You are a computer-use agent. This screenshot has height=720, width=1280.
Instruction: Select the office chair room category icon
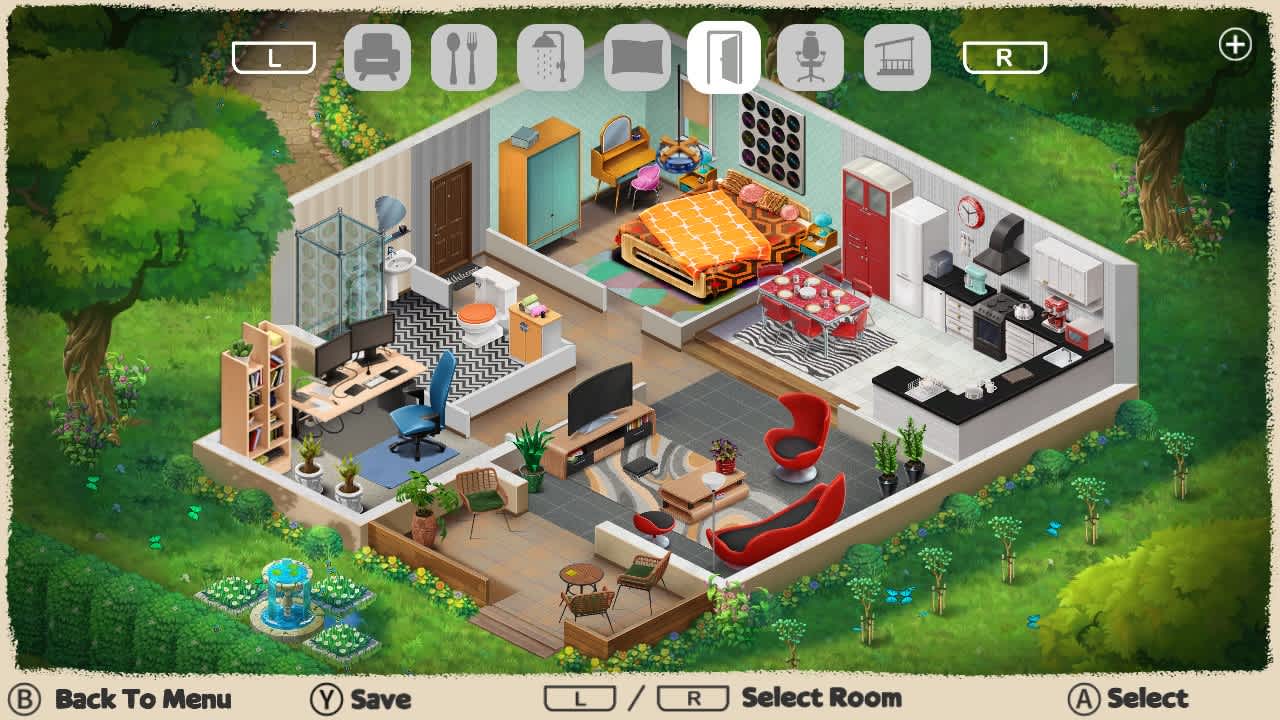pyautogui.click(x=808, y=57)
